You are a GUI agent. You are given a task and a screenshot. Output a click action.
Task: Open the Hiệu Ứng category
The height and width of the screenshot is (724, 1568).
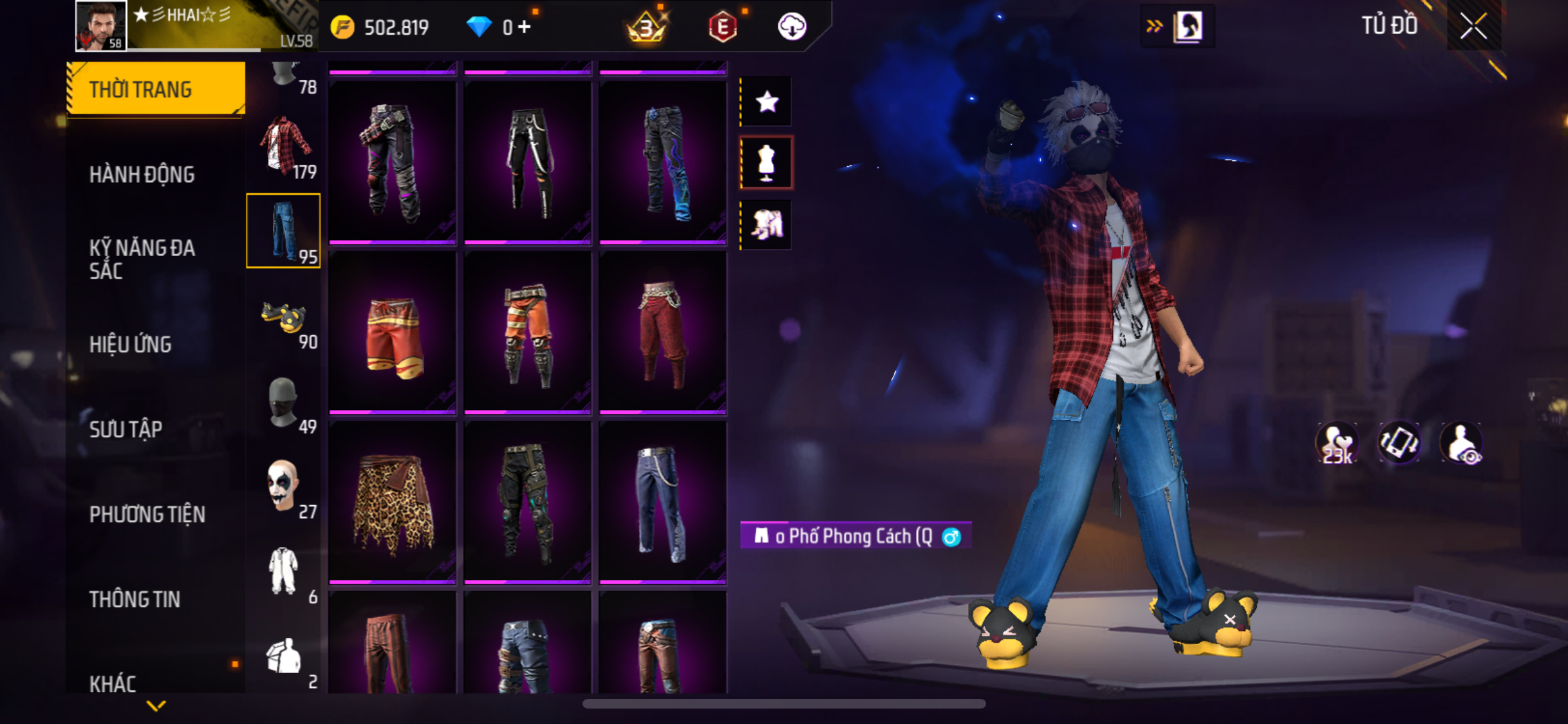pos(131,344)
